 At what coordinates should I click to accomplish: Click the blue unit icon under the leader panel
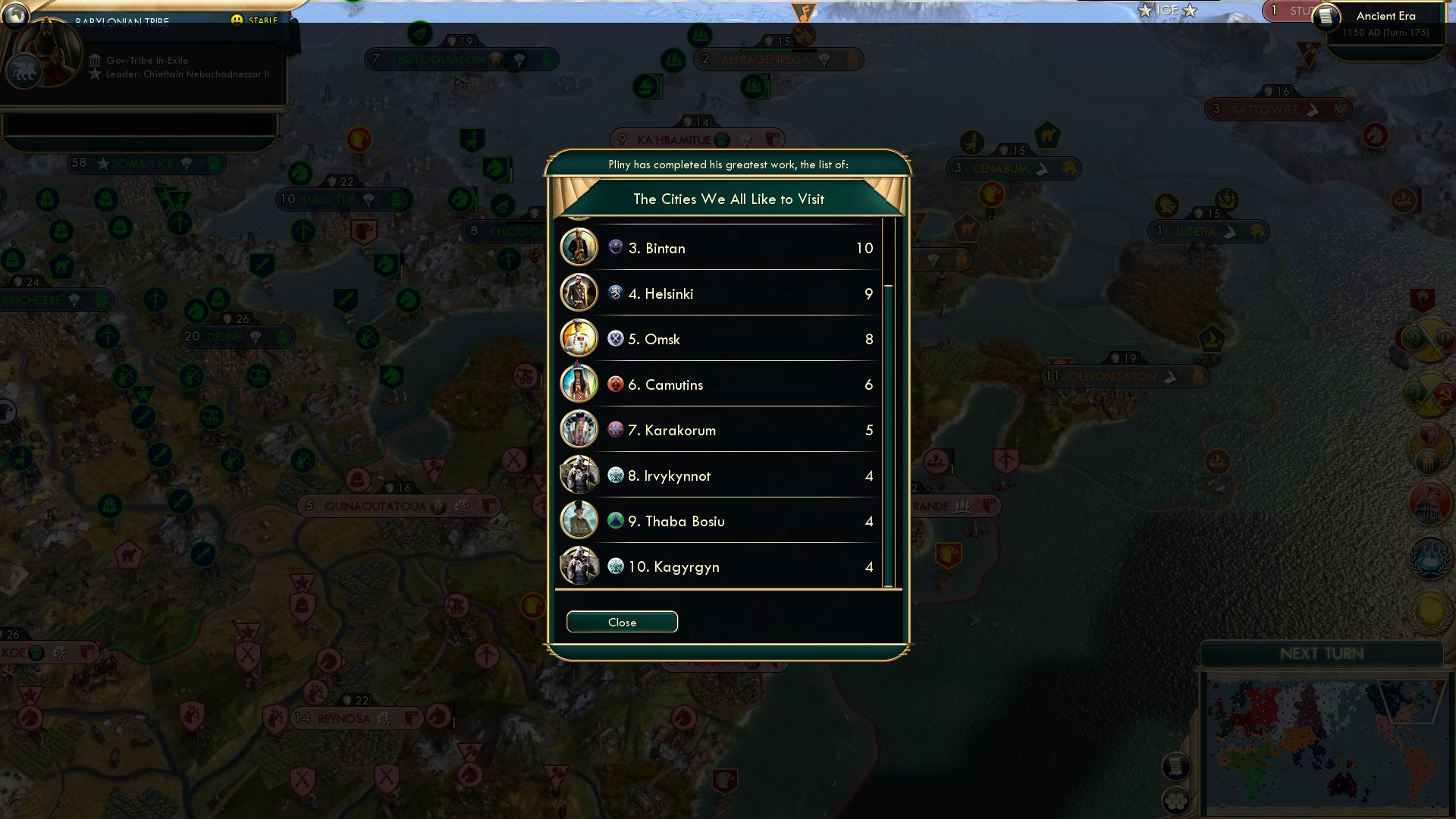(25, 71)
